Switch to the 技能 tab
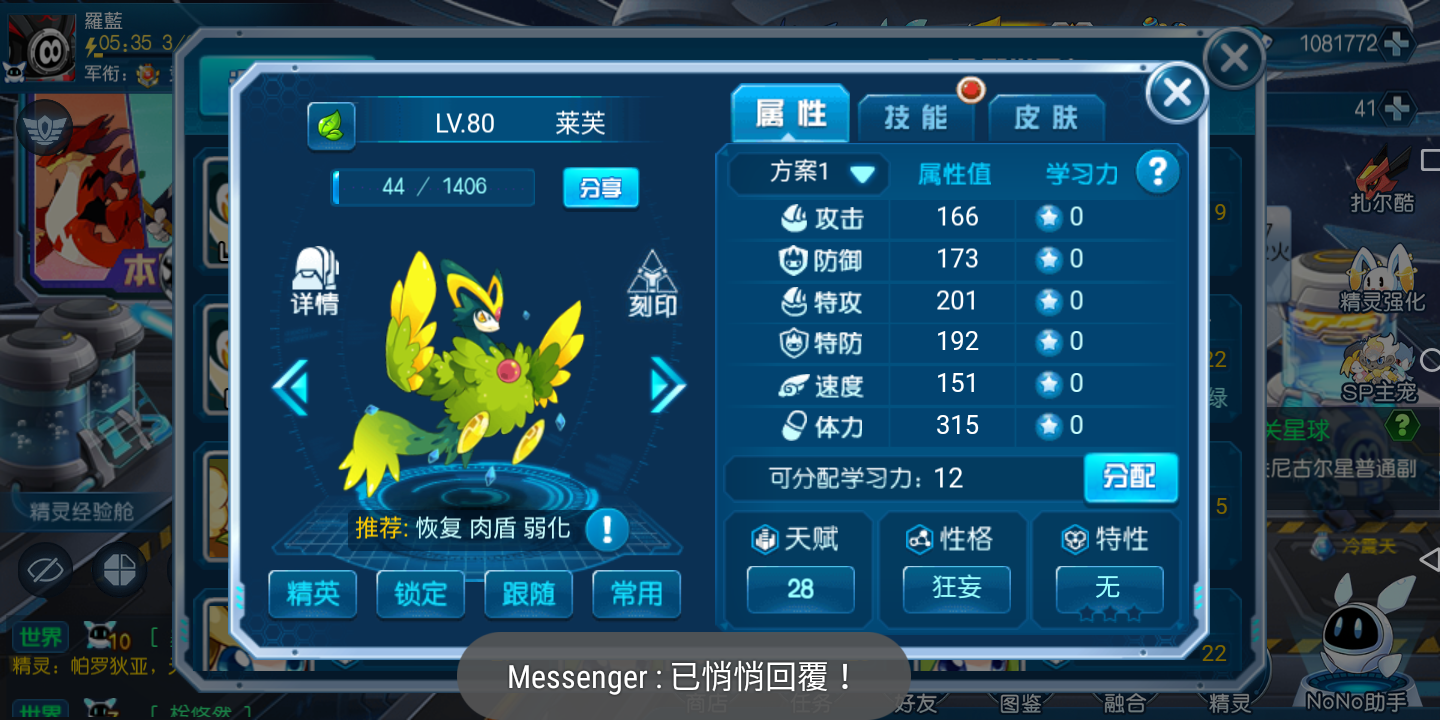The image size is (1440, 720). pos(915,117)
